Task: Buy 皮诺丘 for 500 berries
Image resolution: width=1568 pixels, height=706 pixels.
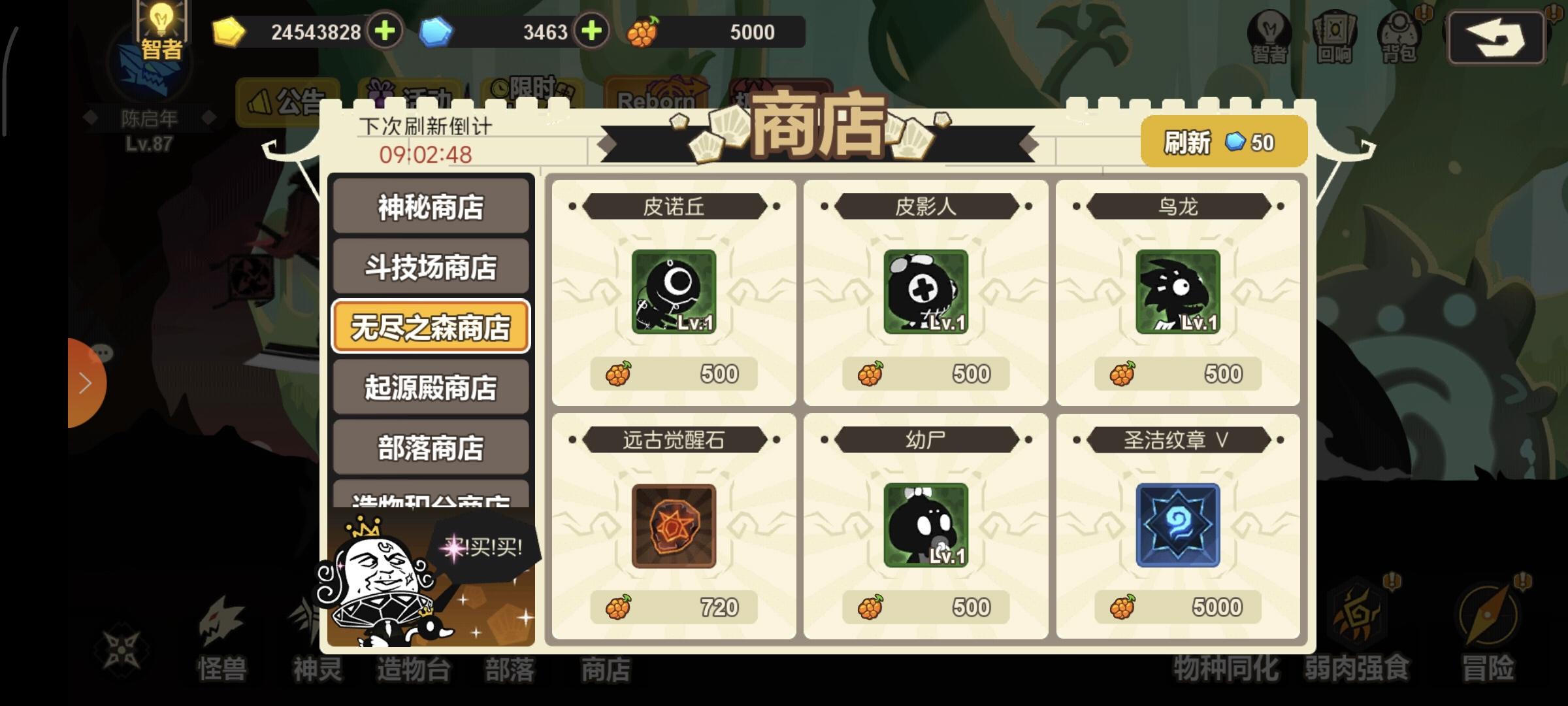Action: (674, 373)
